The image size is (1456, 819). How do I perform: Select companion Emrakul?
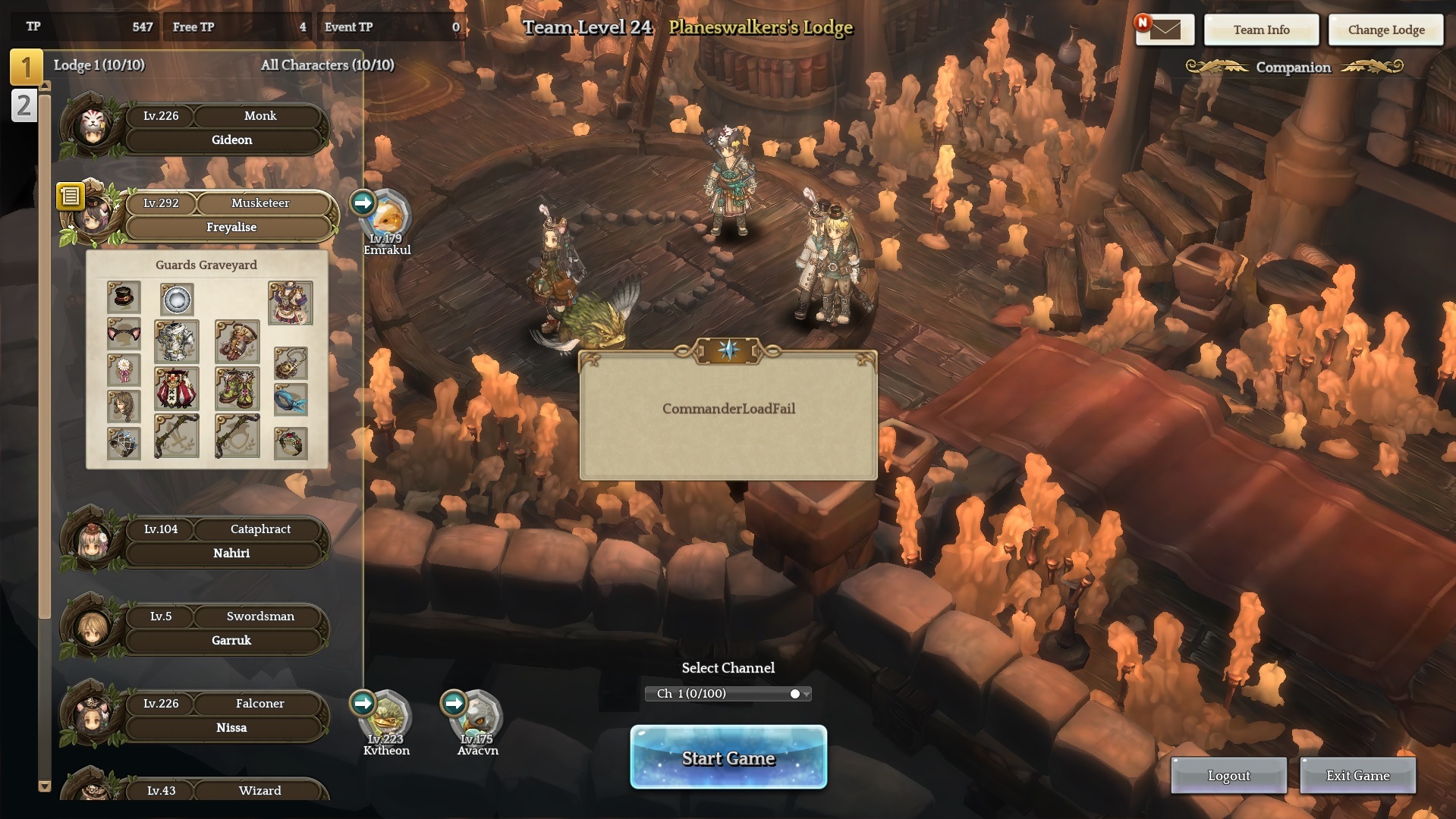387,220
